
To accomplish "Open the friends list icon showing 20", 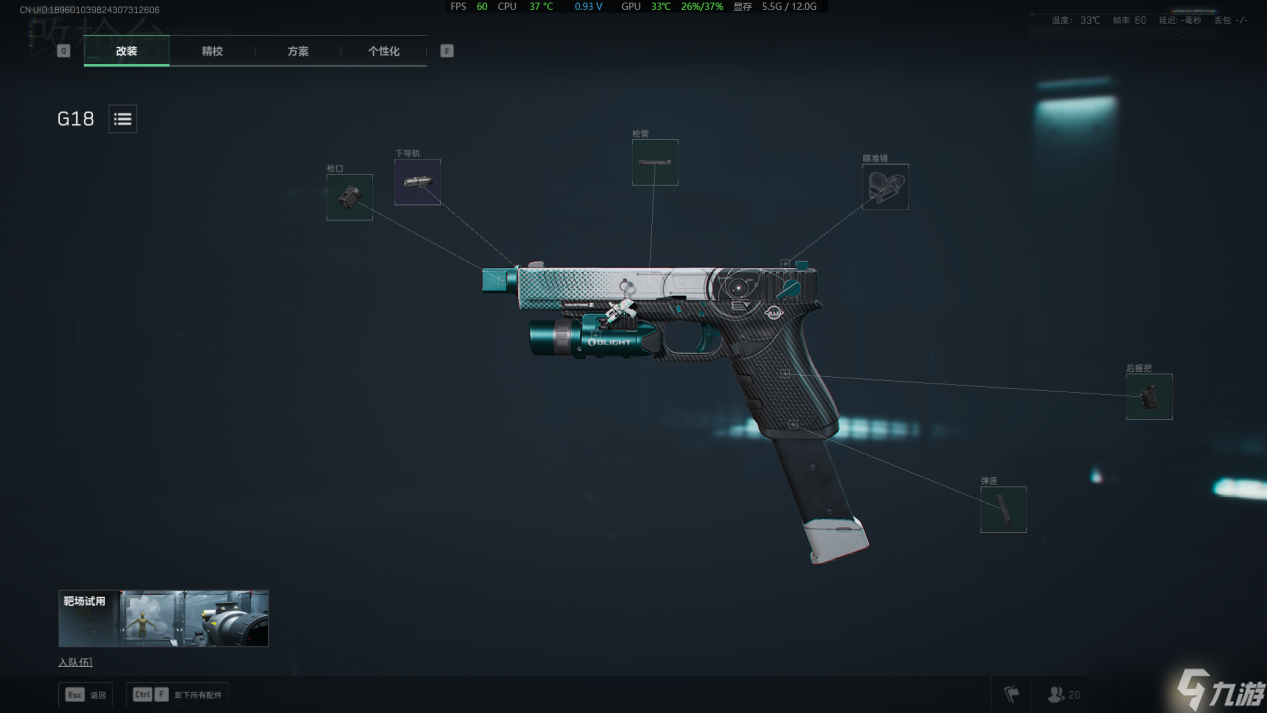I will click(1062, 694).
